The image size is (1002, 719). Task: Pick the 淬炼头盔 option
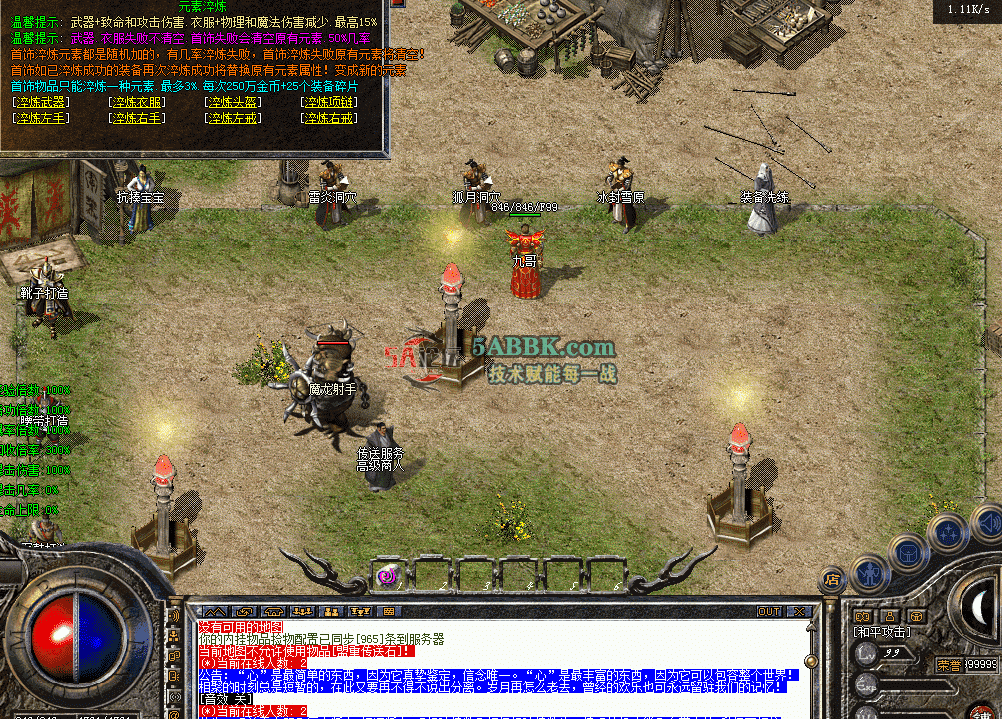click(x=233, y=102)
